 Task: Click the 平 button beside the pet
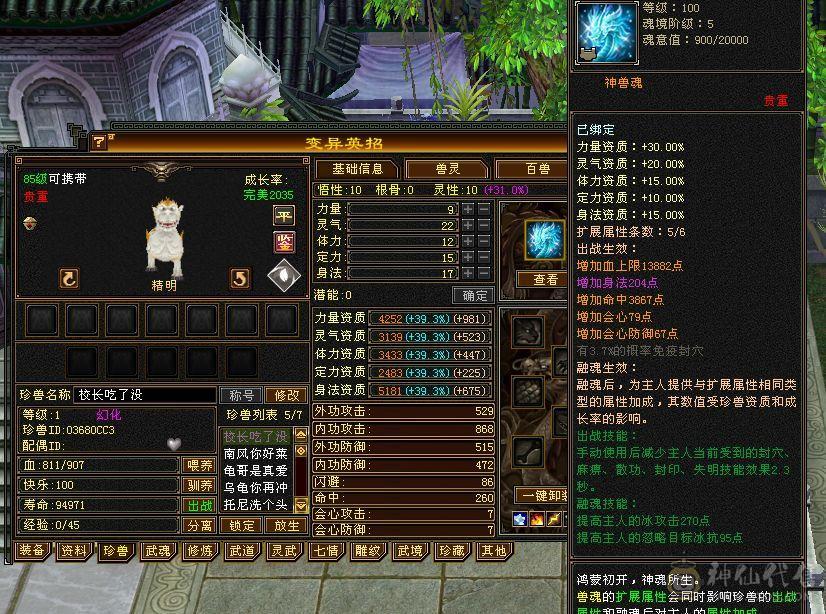[x=284, y=216]
